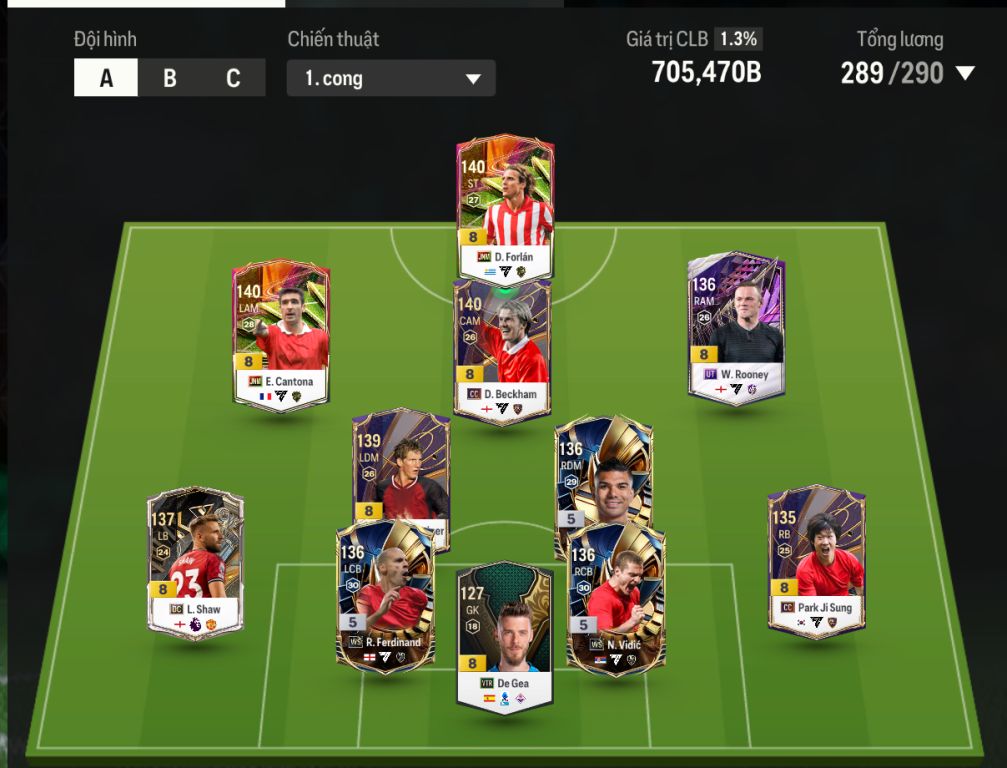Select the E. Cantona player card
The width and height of the screenshot is (1007, 768).
pyautogui.click(x=280, y=333)
